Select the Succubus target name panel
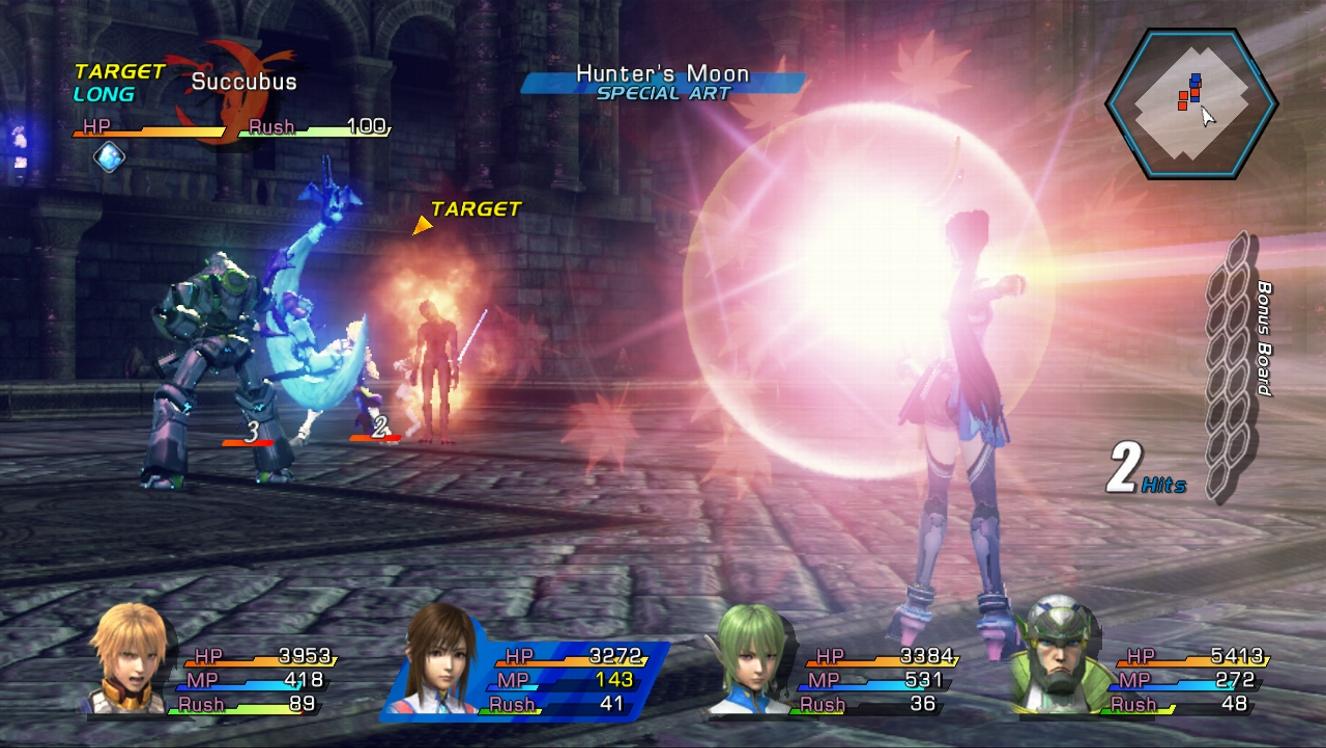Image resolution: width=1326 pixels, height=748 pixels. (x=243, y=82)
